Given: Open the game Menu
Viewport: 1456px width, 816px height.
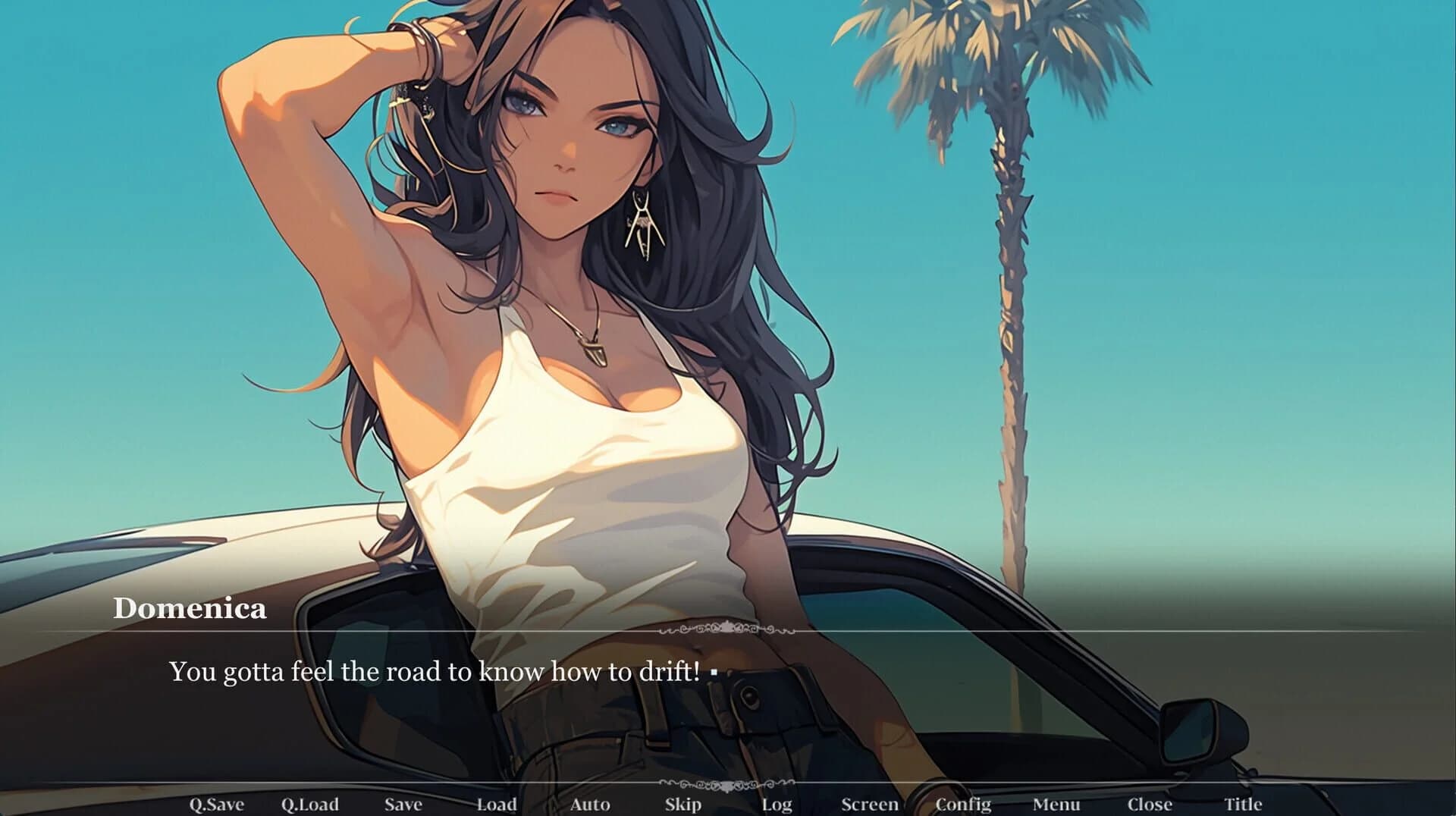Looking at the screenshot, I should (x=1057, y=804).
